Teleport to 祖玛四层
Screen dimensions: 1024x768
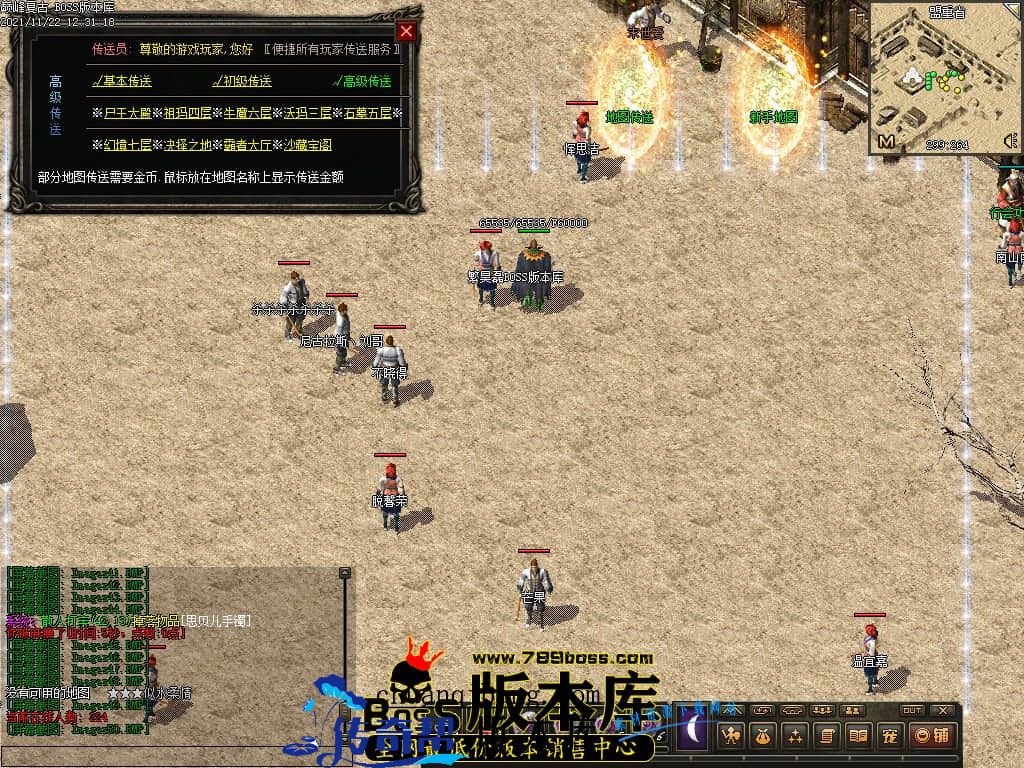tap(185, 113)
